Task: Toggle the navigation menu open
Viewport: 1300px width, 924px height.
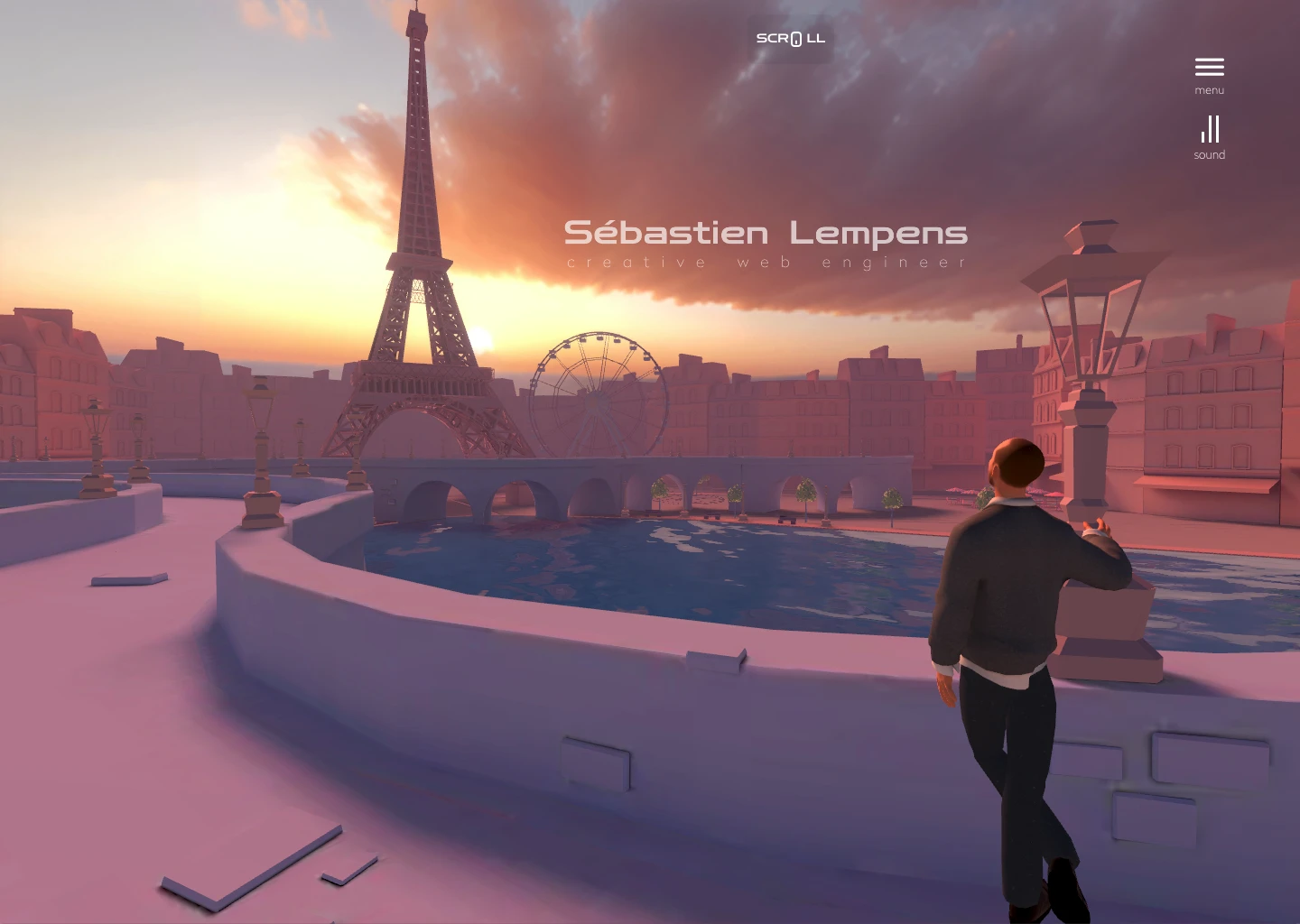Action: (1209, 65)
